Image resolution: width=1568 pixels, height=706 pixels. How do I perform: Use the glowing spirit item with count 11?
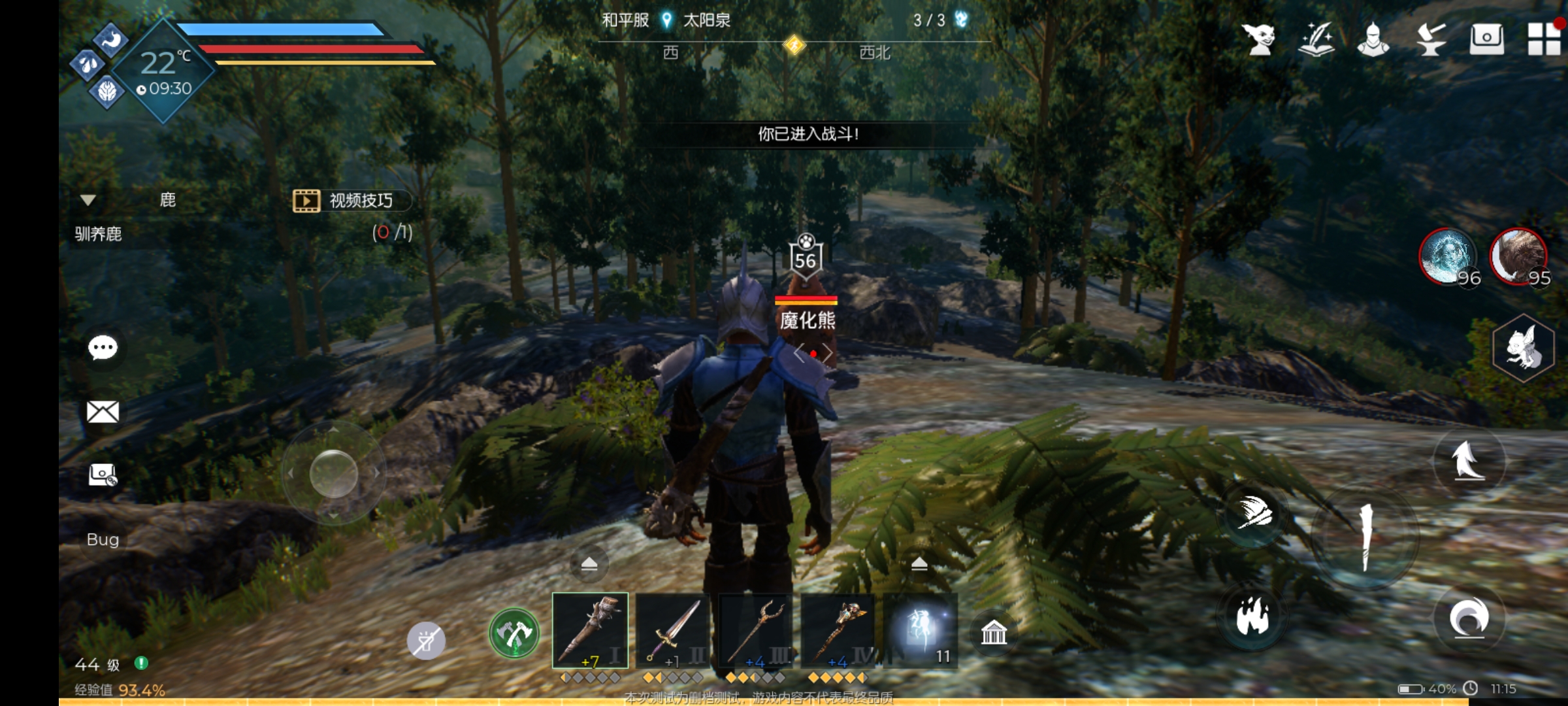[x=921, y=630]
